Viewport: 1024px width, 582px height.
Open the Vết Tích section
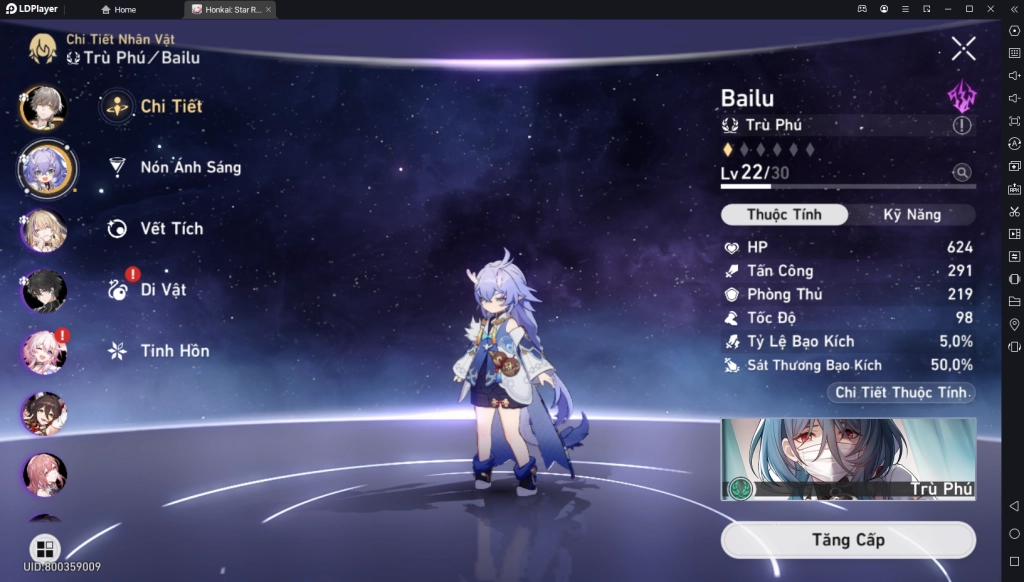tap(171, 228)
